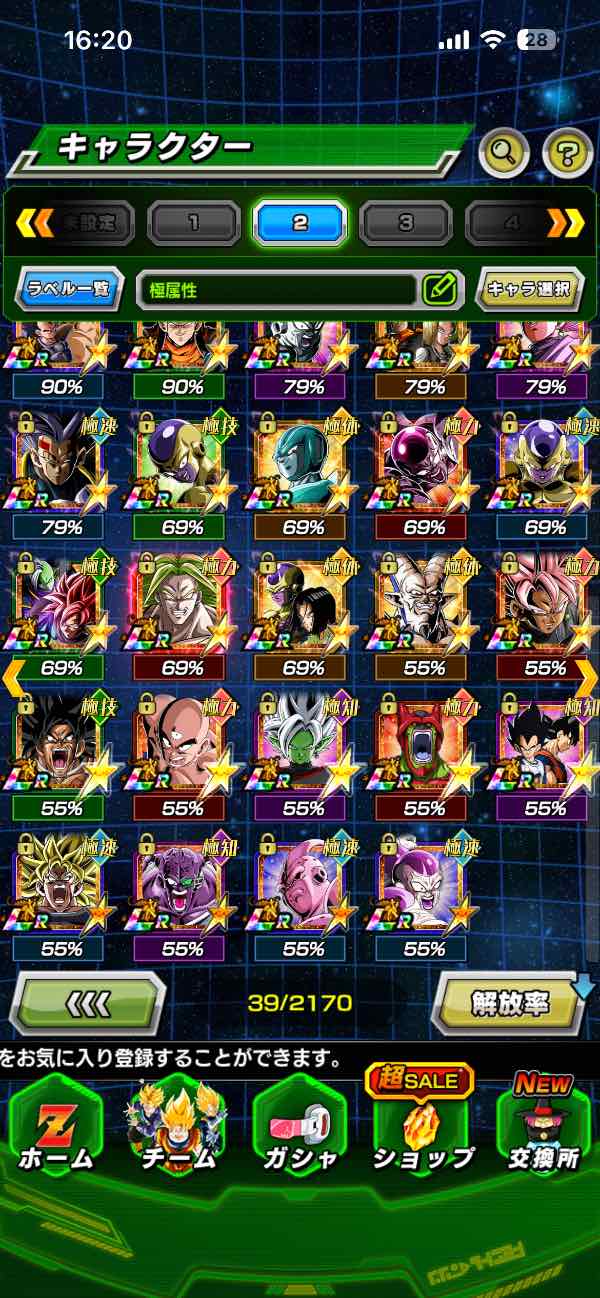Edit the 極属性 label name

439,290
